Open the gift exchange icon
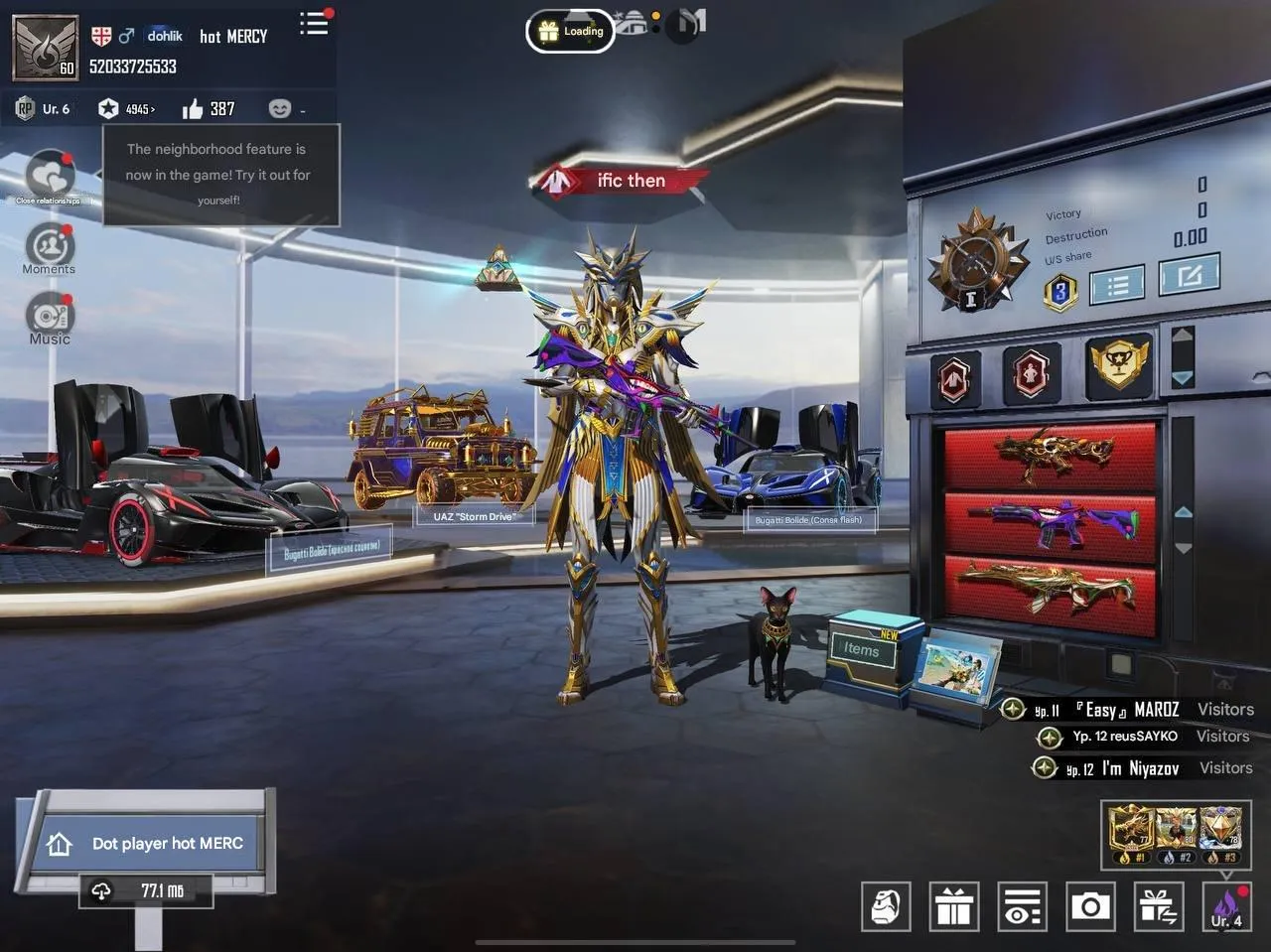1271x952 pixels. point(1159,906)
